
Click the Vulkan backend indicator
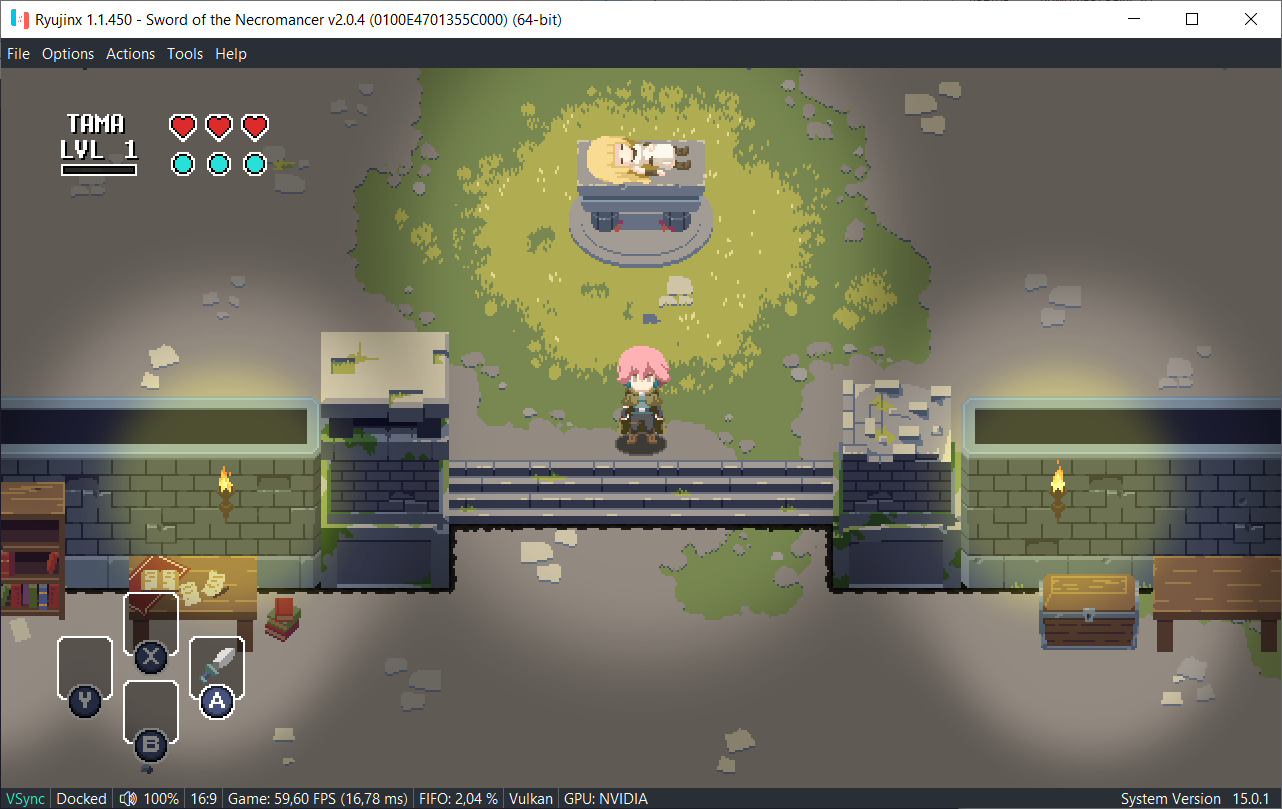tap(531, 798)
